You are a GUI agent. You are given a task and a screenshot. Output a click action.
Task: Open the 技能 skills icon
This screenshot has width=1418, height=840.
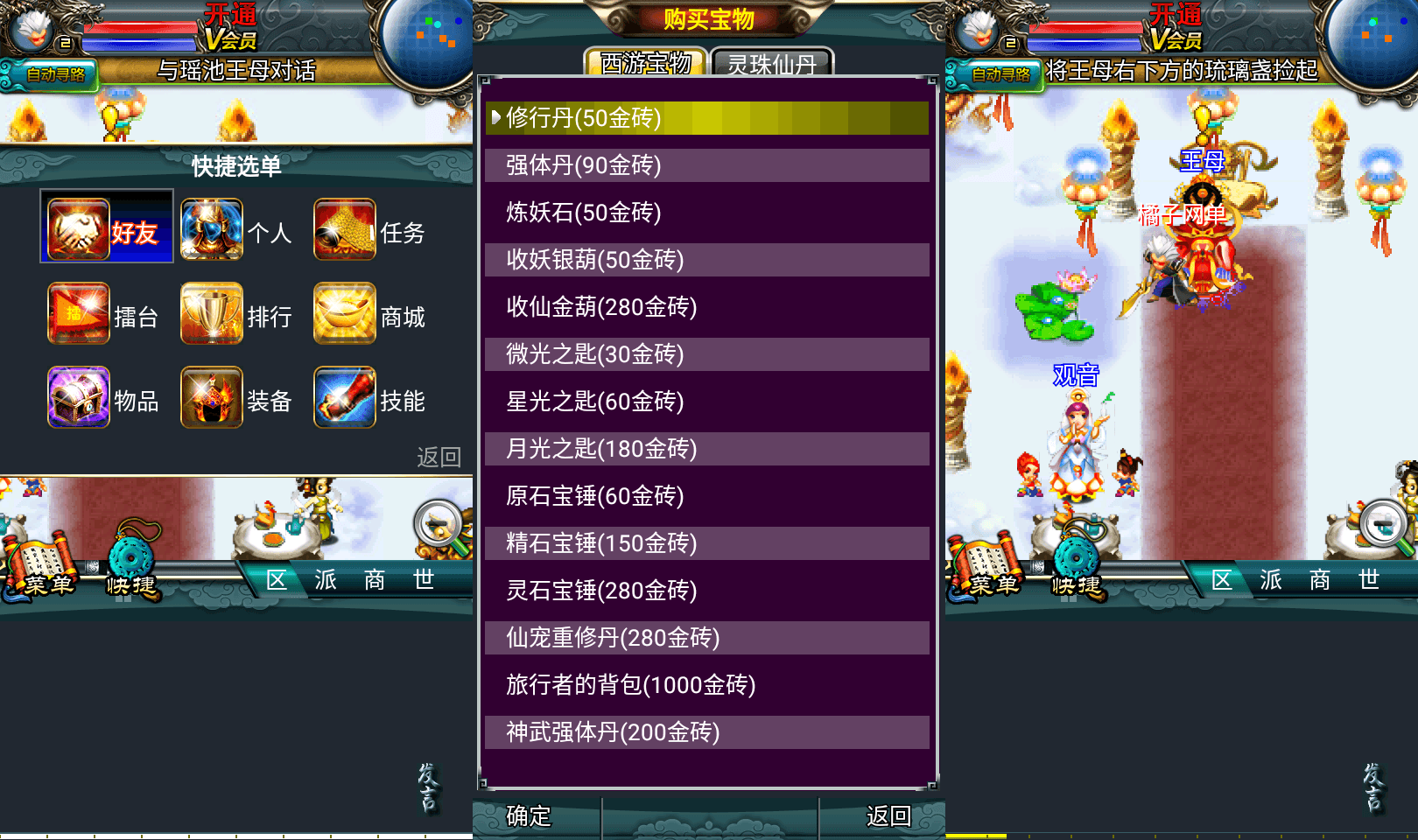click(x=344, y=397)
